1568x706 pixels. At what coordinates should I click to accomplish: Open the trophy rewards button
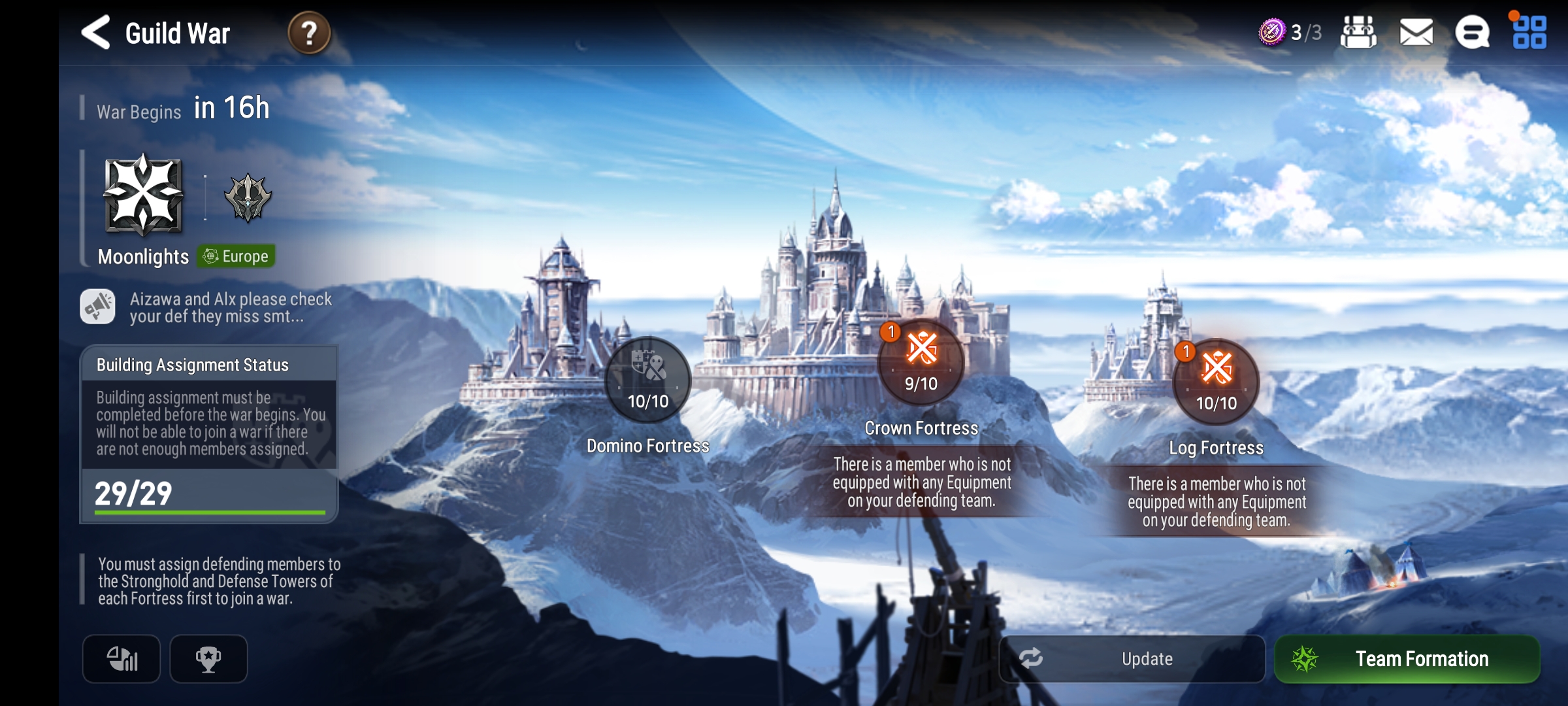coord(208,659)
